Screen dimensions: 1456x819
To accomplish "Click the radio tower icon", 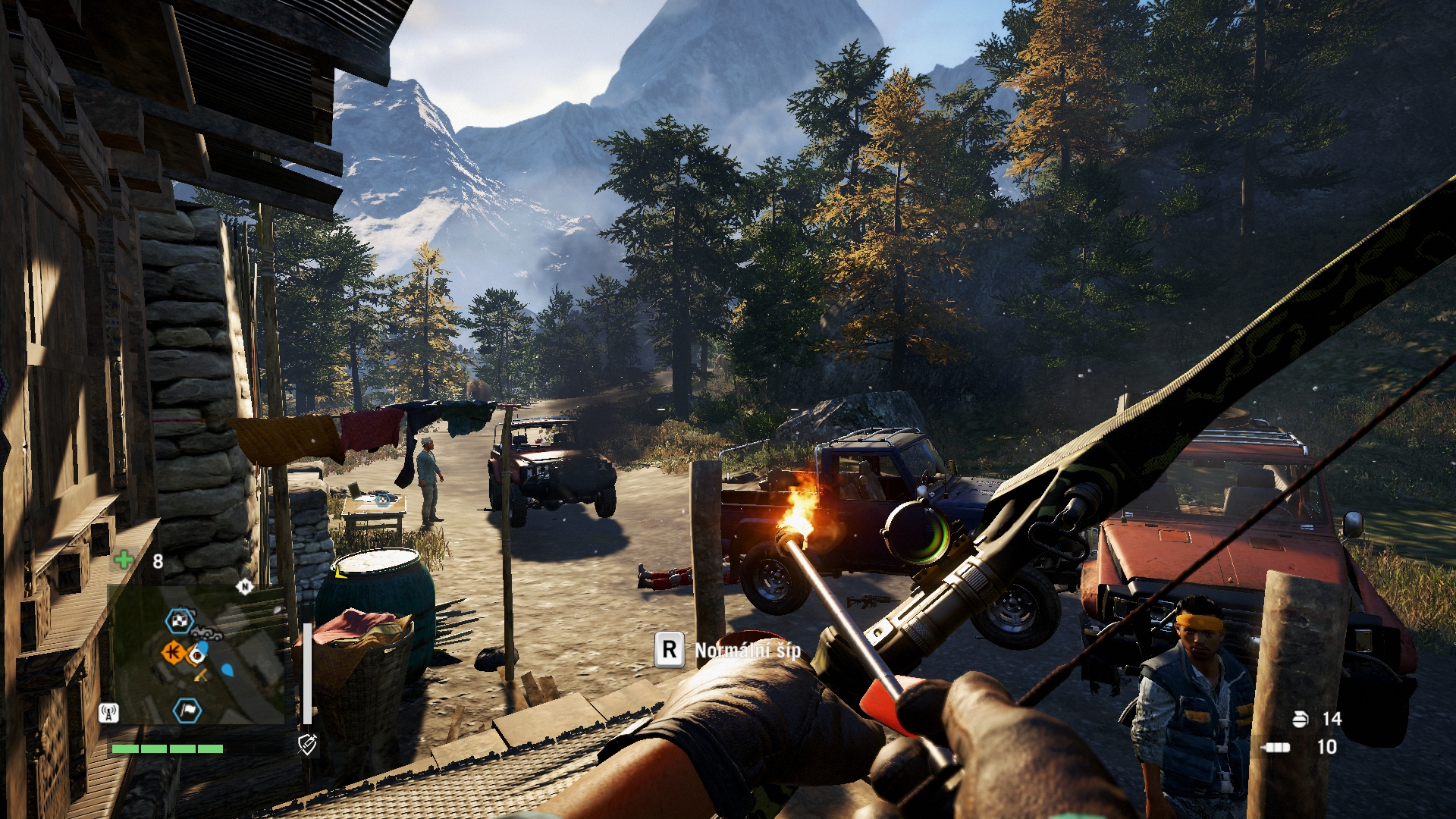I will [x=108, y=713].
